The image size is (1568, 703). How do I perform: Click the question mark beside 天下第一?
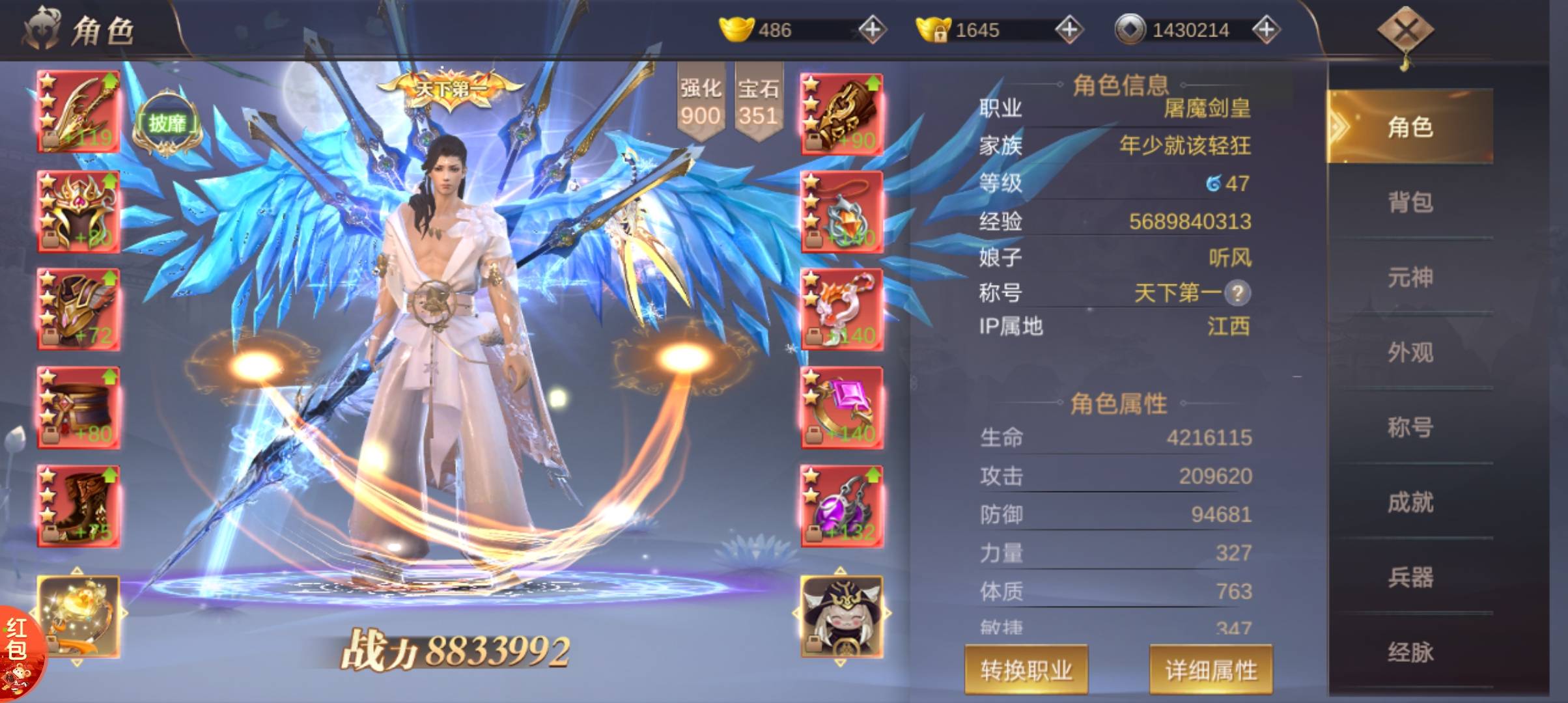[1237, 293]
